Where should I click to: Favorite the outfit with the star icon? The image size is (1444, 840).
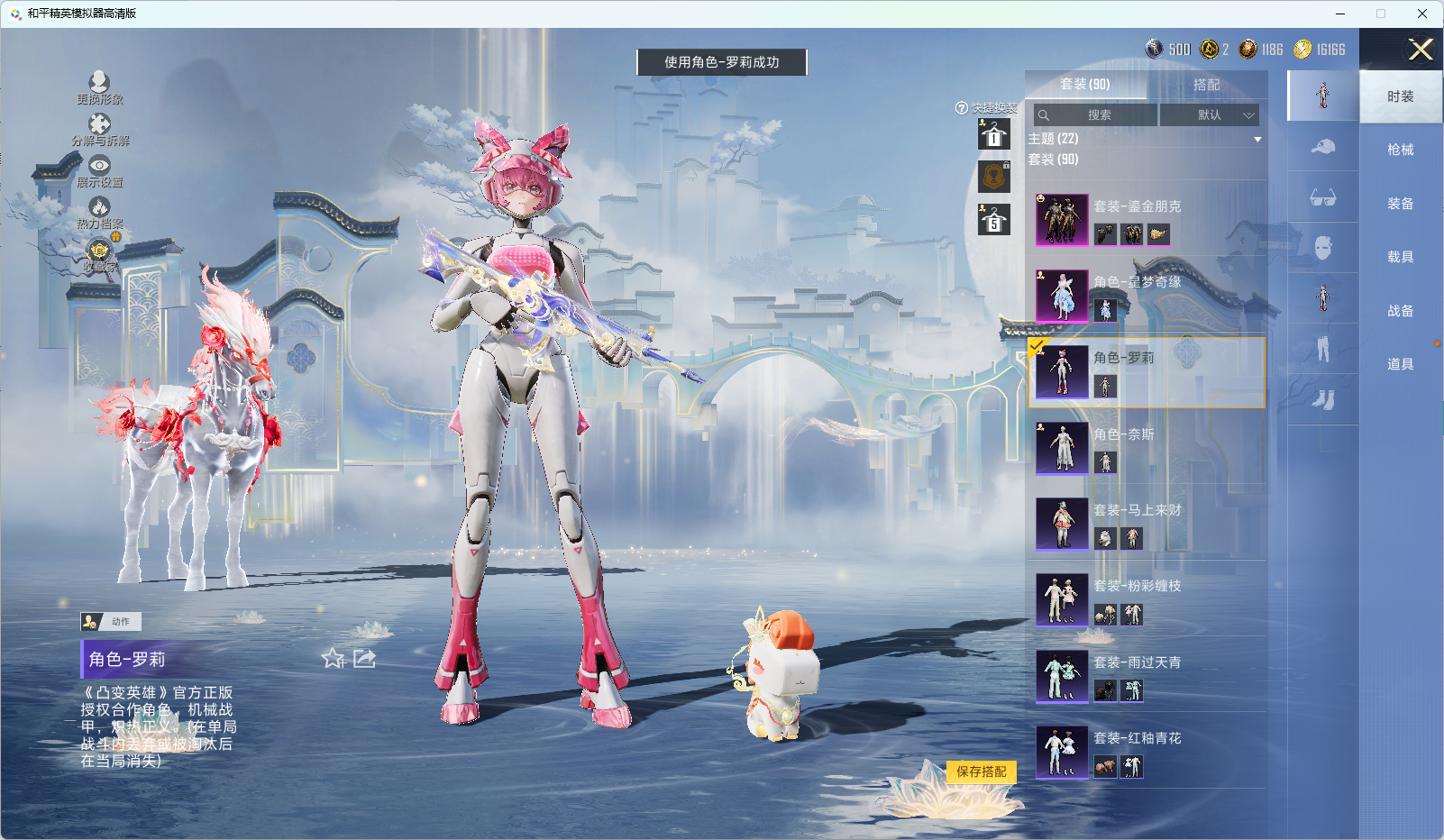click(x=334, y=659)
